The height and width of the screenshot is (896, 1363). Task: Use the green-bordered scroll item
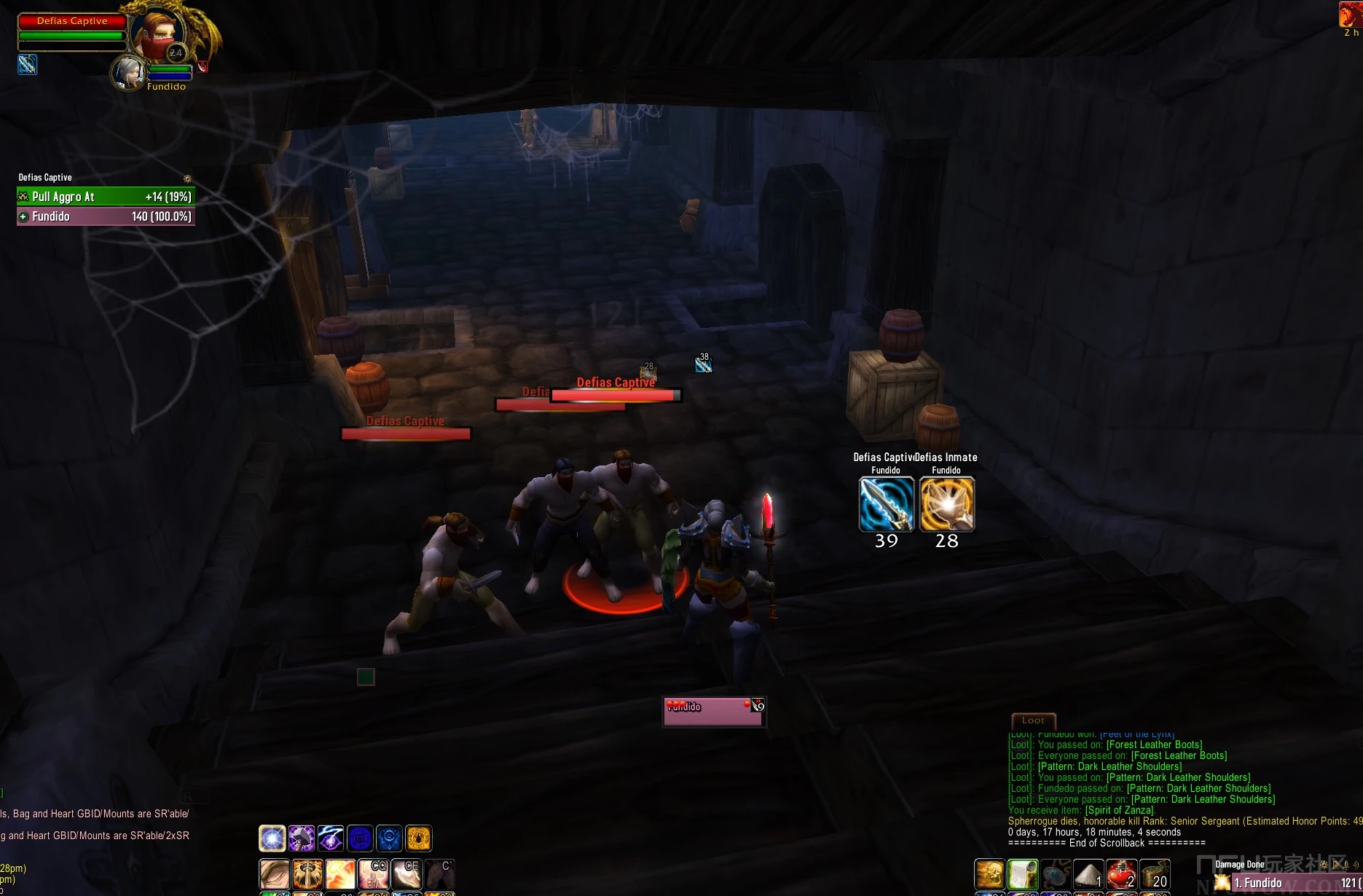(1023, 873)
